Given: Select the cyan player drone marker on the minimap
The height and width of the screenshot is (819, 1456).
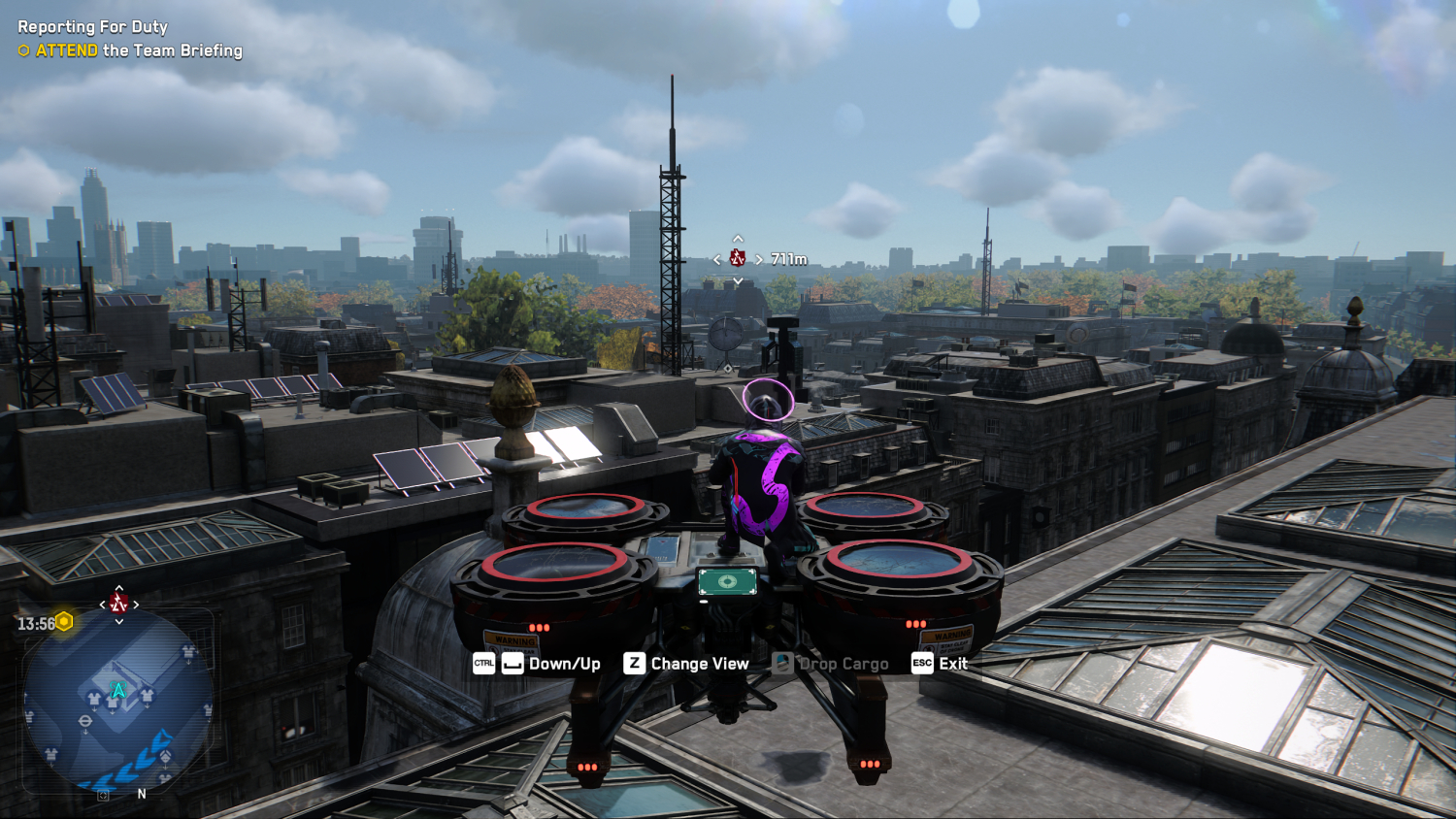Looking at the screenshot, I should (x=118, y=690).
